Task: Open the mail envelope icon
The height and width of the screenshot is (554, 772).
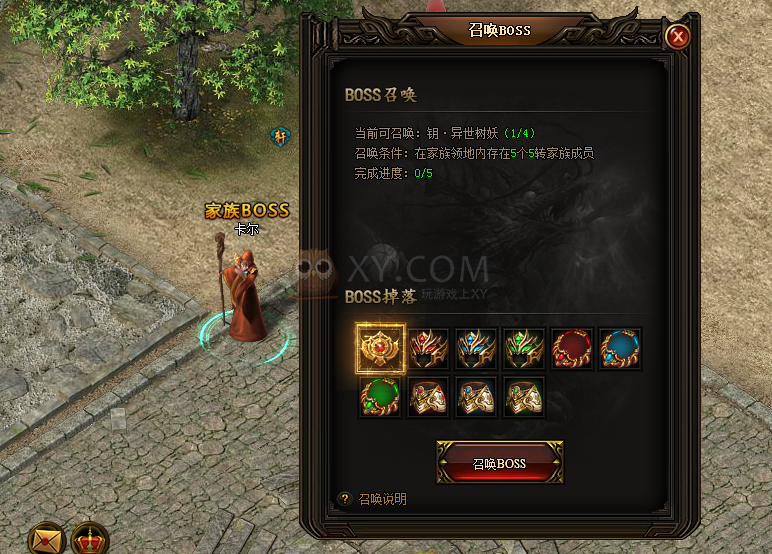Action: click(46, 540)
